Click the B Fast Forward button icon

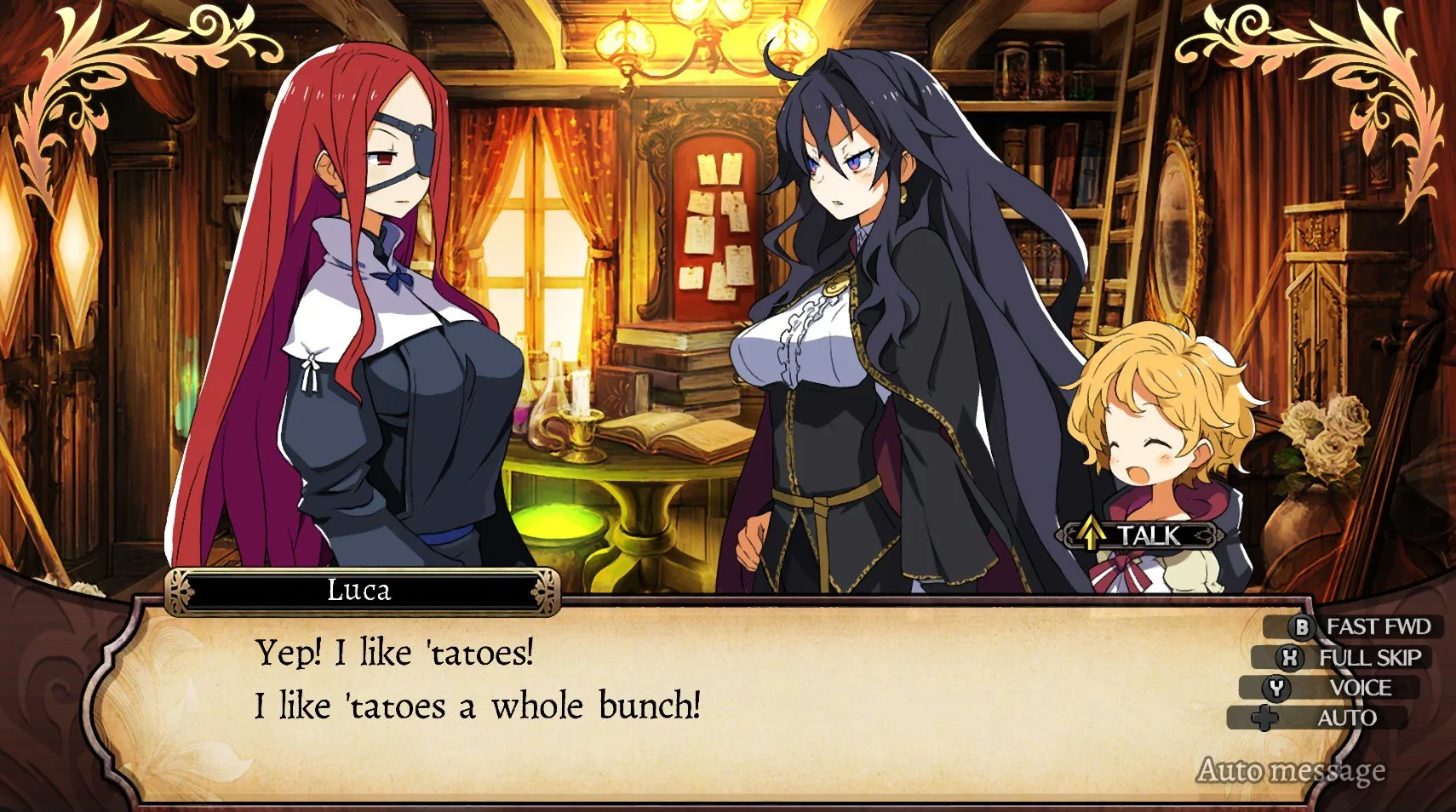click(x=1303, y=627)
